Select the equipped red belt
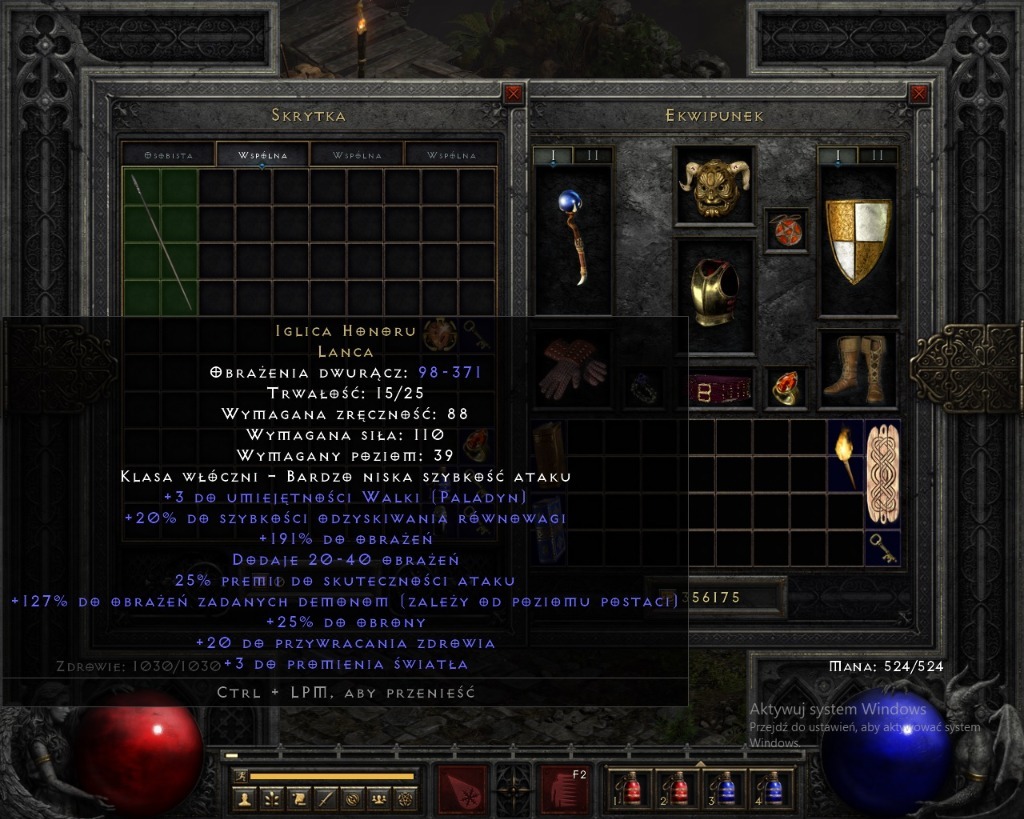1024x819 pixels. [714, 389]
